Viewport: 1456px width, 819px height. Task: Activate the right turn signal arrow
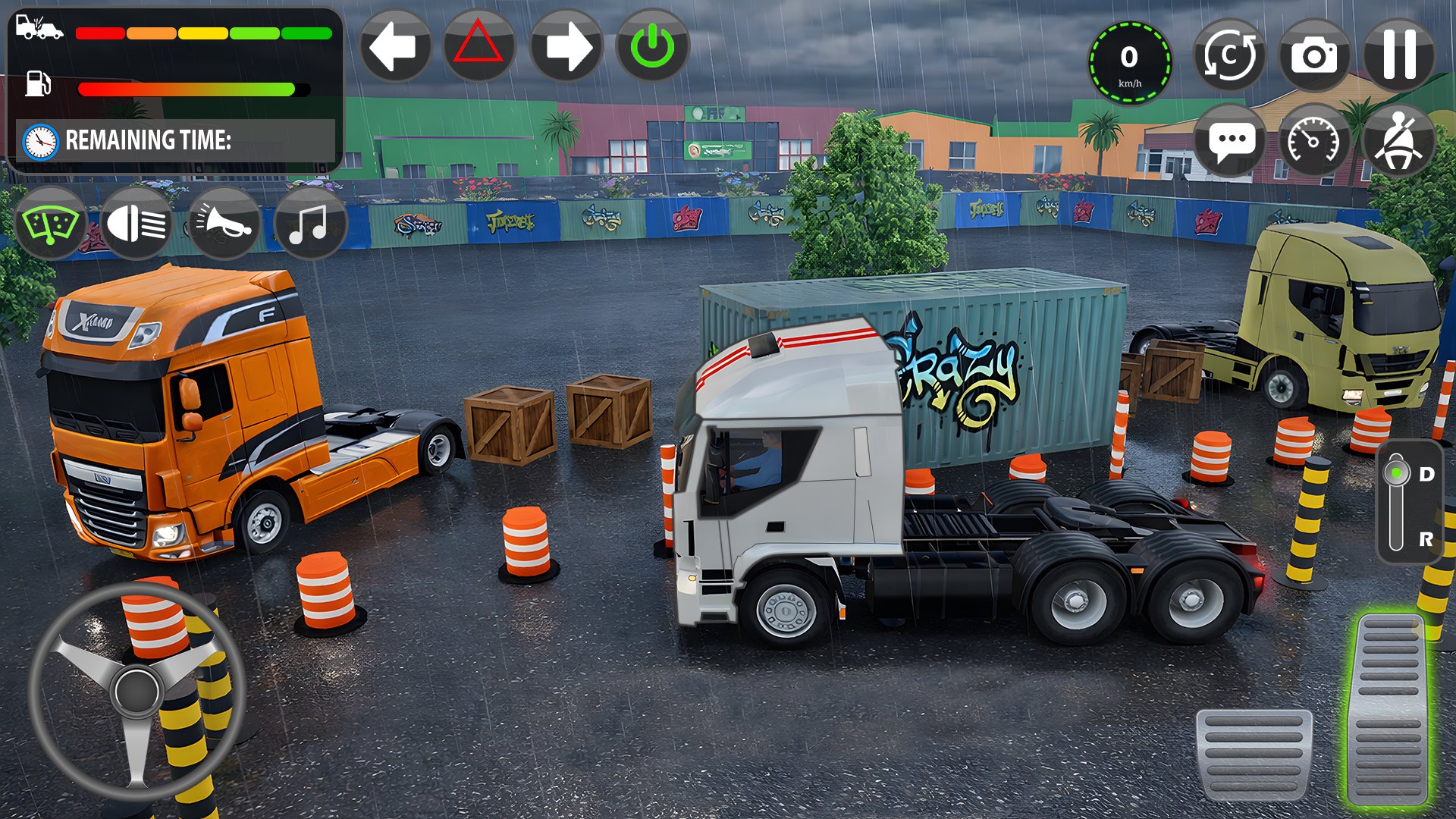(x=566, y=46)
